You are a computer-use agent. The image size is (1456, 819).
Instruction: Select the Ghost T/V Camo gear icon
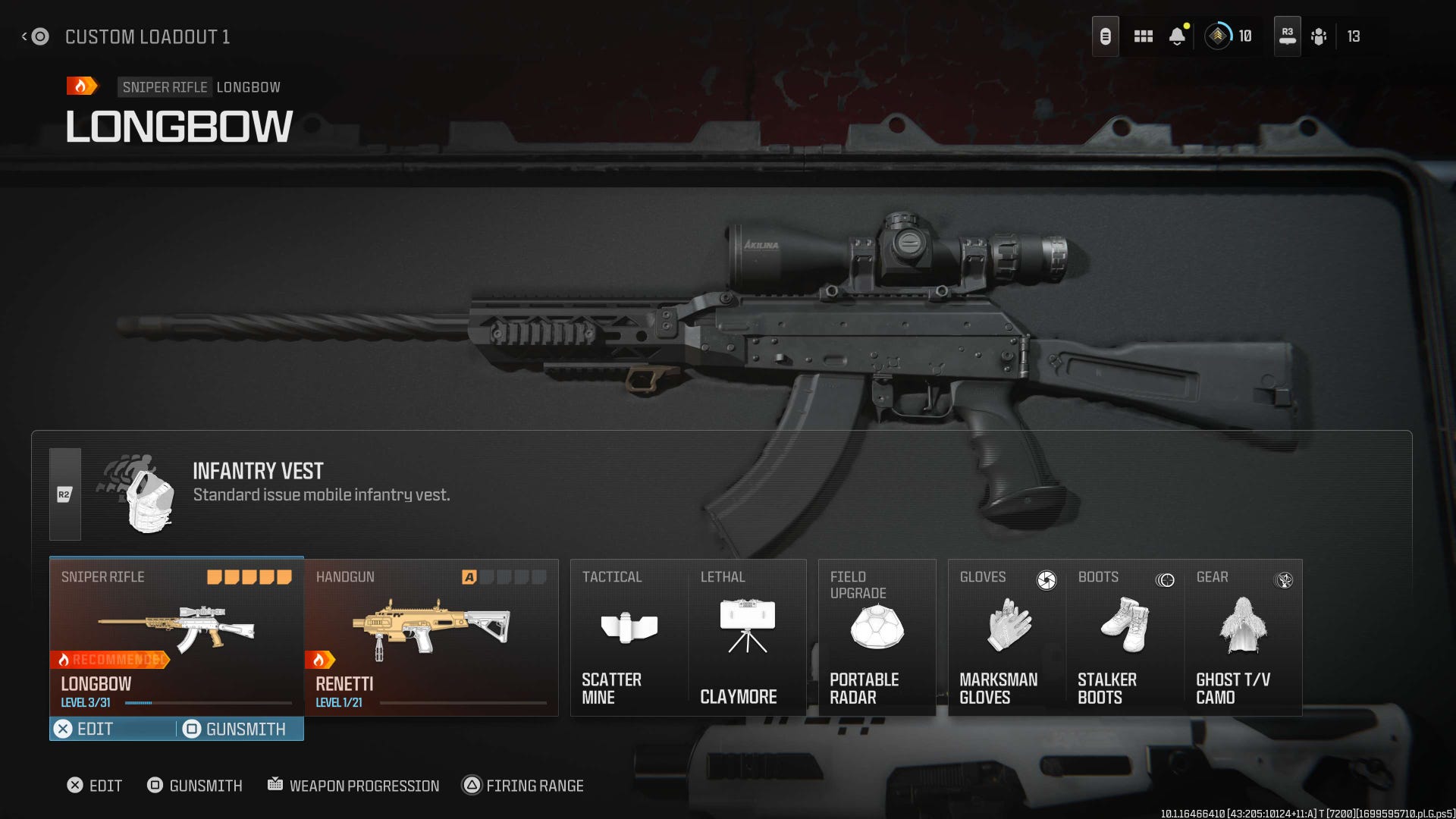[1244, 626]
